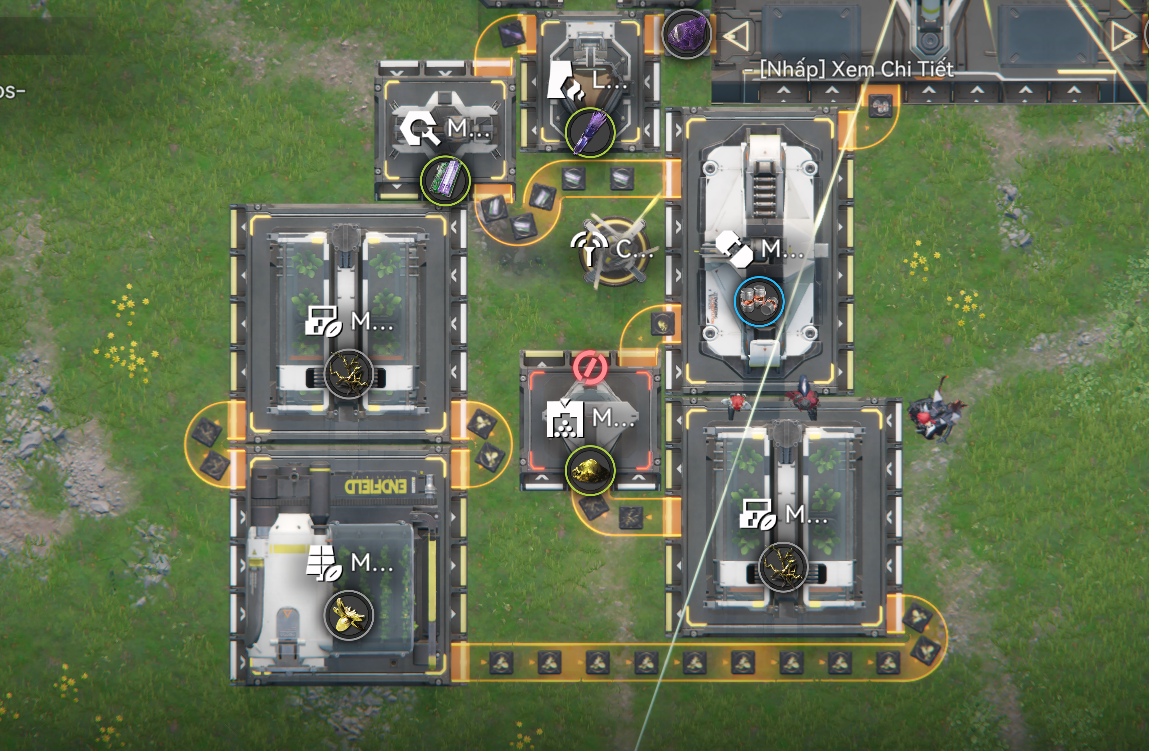Select the gold ore product icon

[x=590, y=469]
